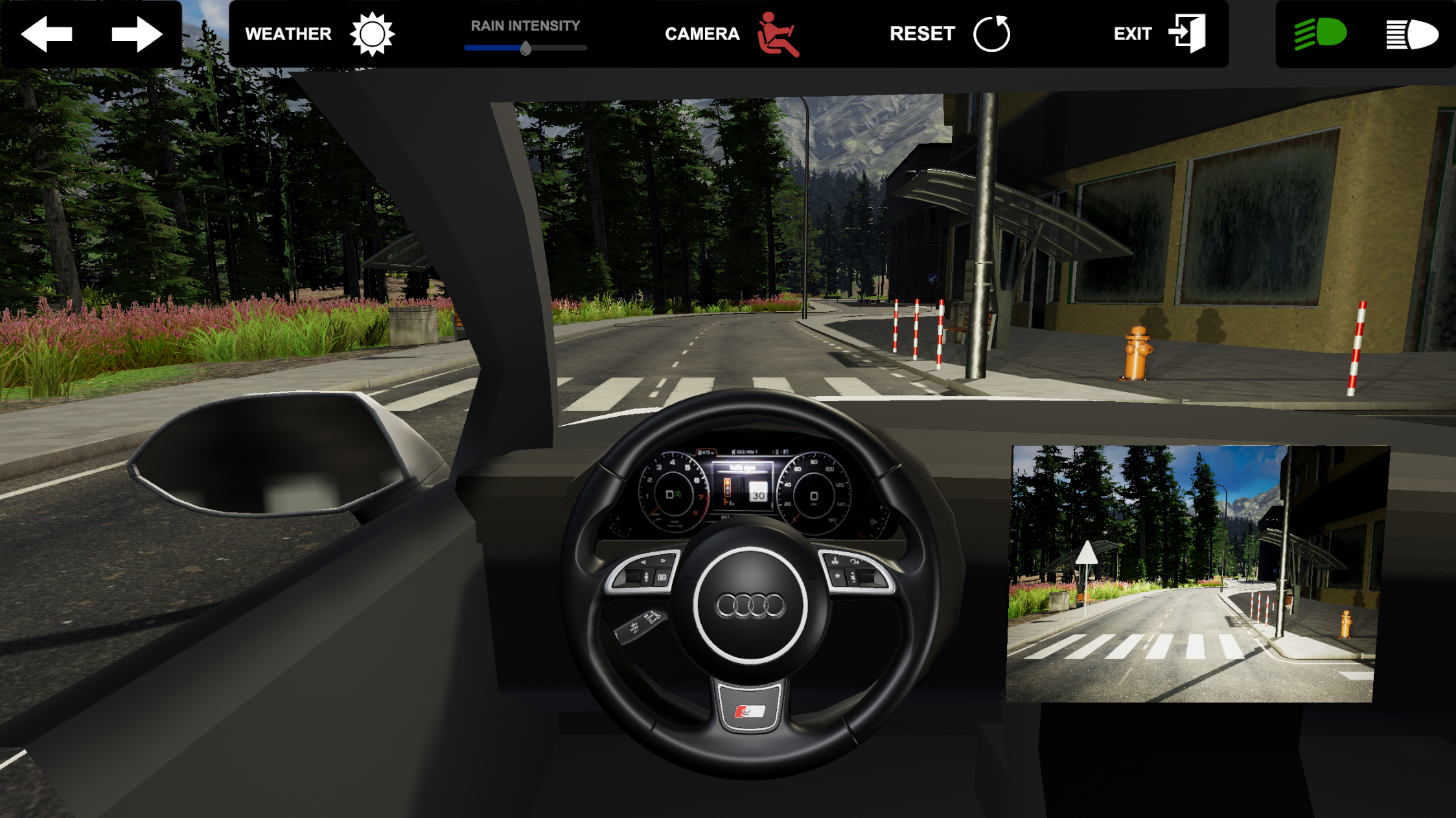Activate the white high beam headlights
1456x818 pixels.
[x=1411, y=34]
